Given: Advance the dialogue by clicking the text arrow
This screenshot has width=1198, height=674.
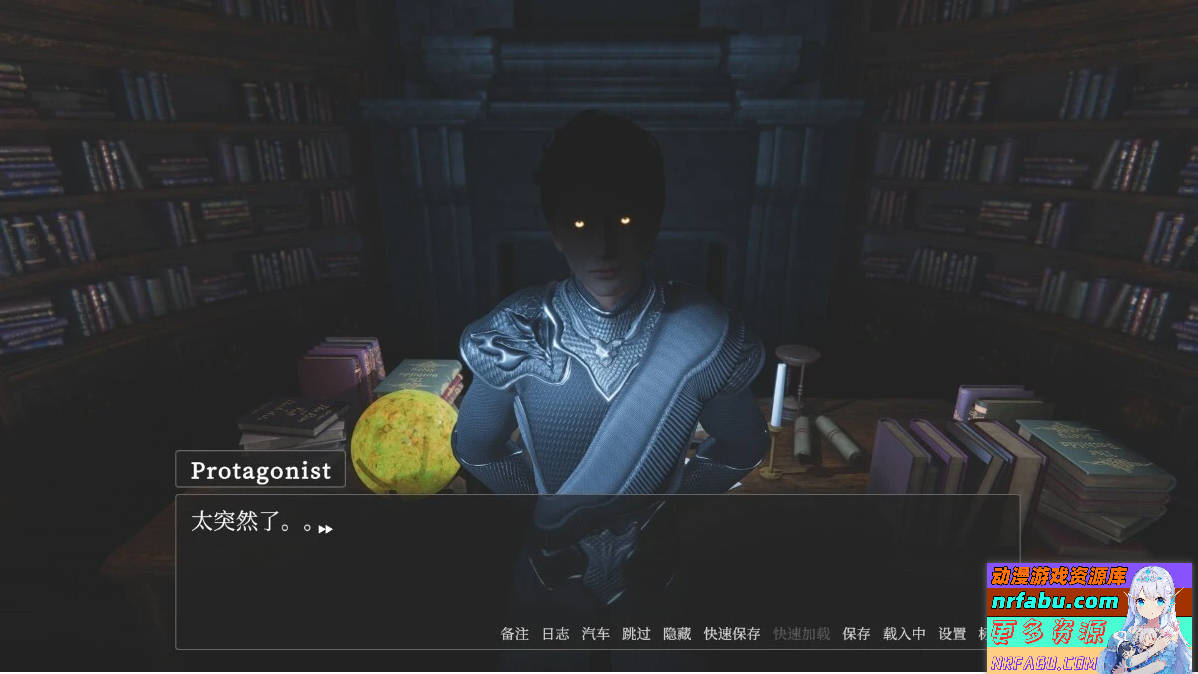Looking at the screenshot, I should (325, 529).
